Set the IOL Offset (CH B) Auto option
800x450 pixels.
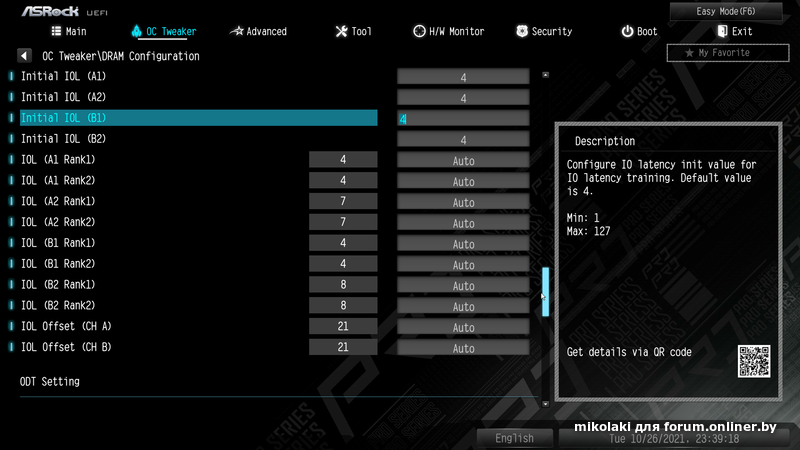tap(463, 348)
